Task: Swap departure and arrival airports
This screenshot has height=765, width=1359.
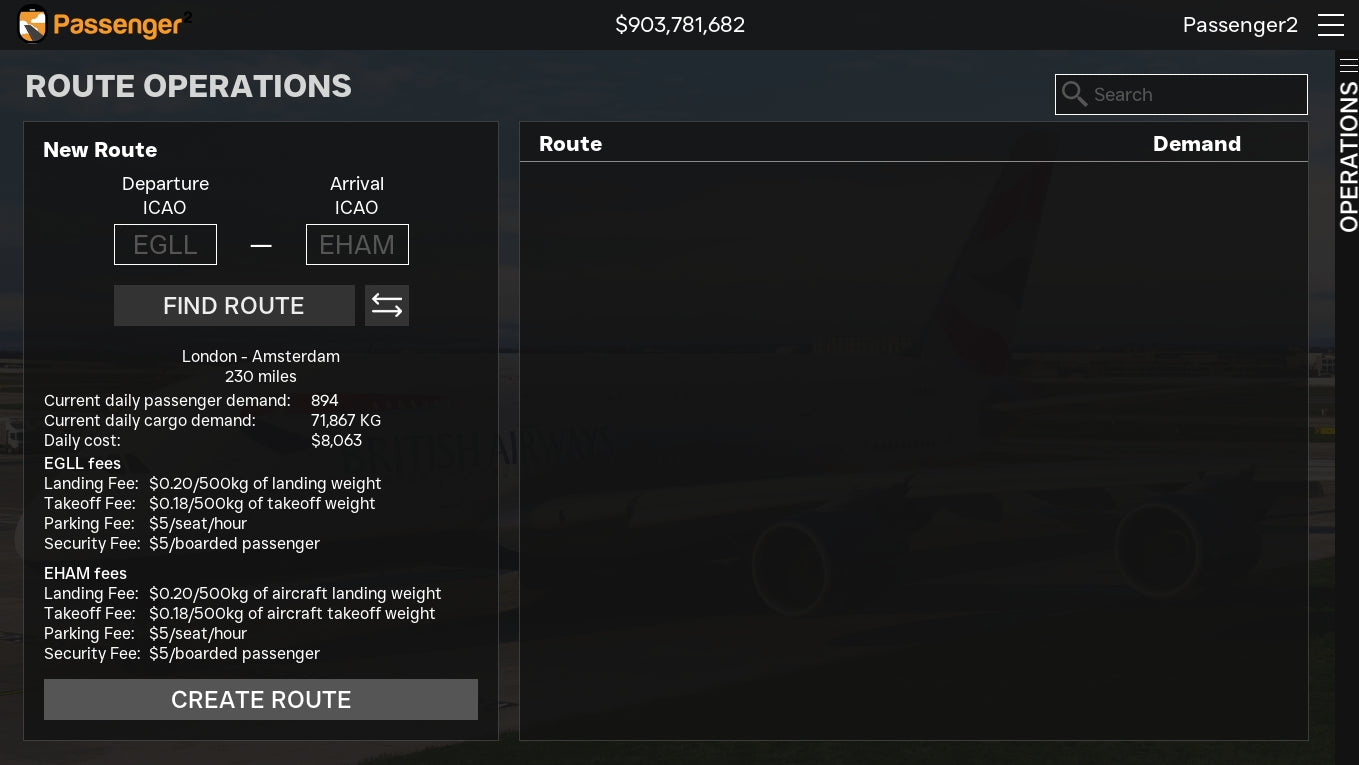Action: click(387, 306)
